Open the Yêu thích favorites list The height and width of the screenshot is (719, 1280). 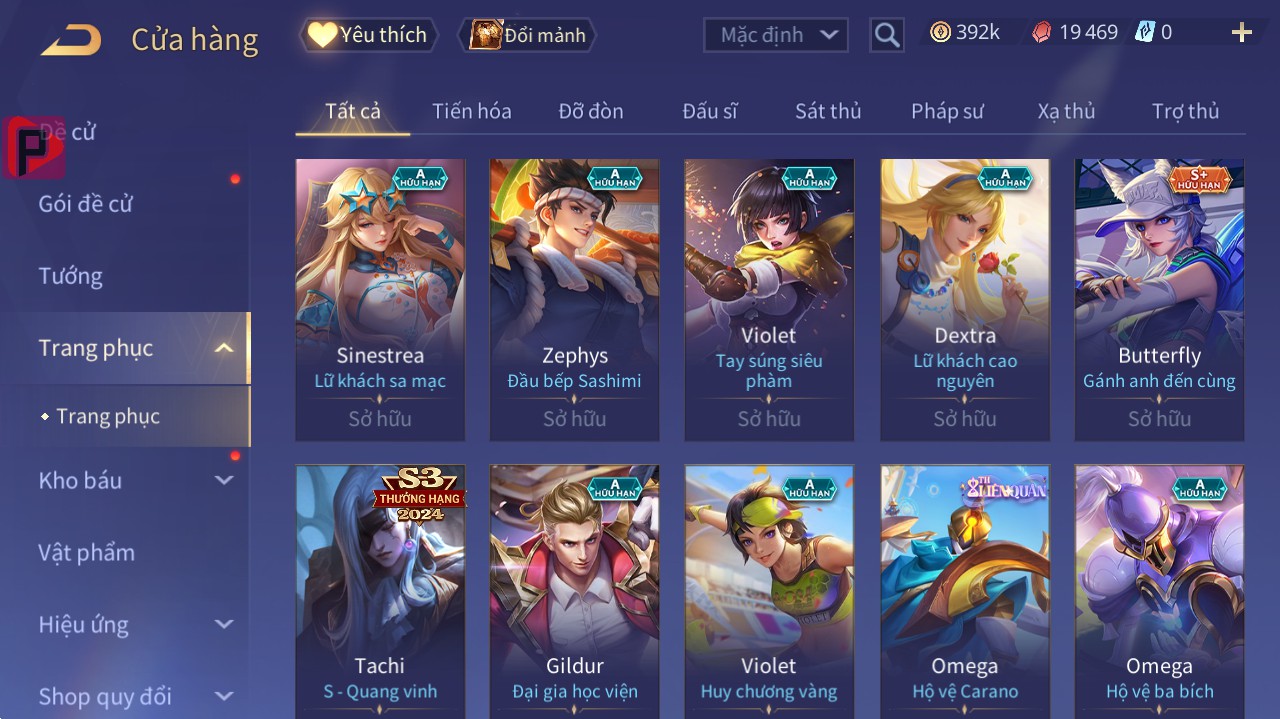click(369, 35)
